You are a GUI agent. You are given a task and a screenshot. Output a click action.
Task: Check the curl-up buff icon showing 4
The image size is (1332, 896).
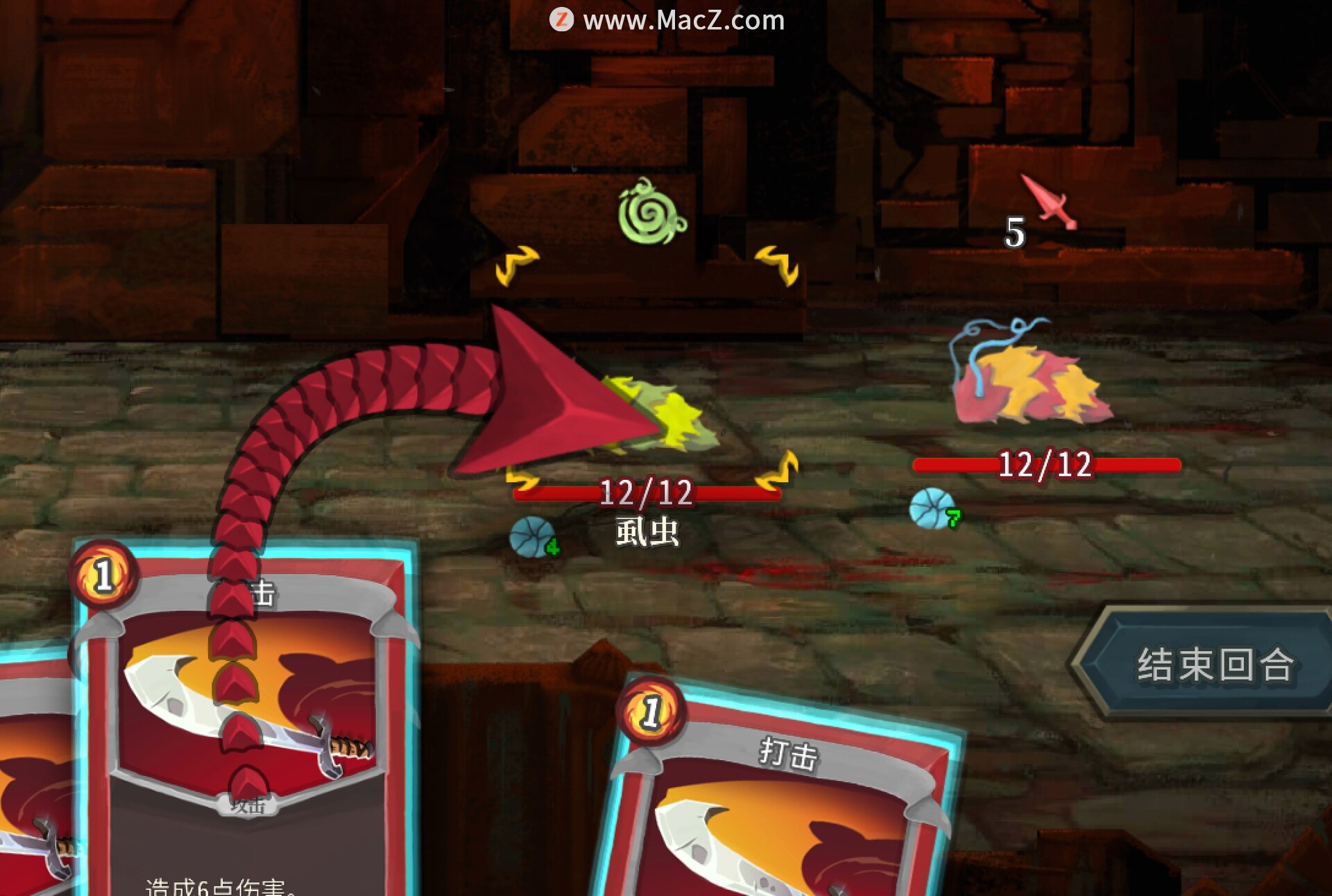[x=531, y=537]
